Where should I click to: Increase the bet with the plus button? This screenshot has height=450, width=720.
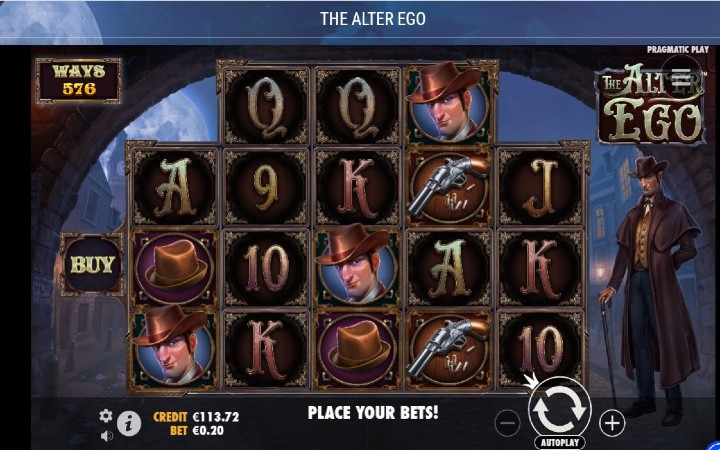(x=612, y=423)
